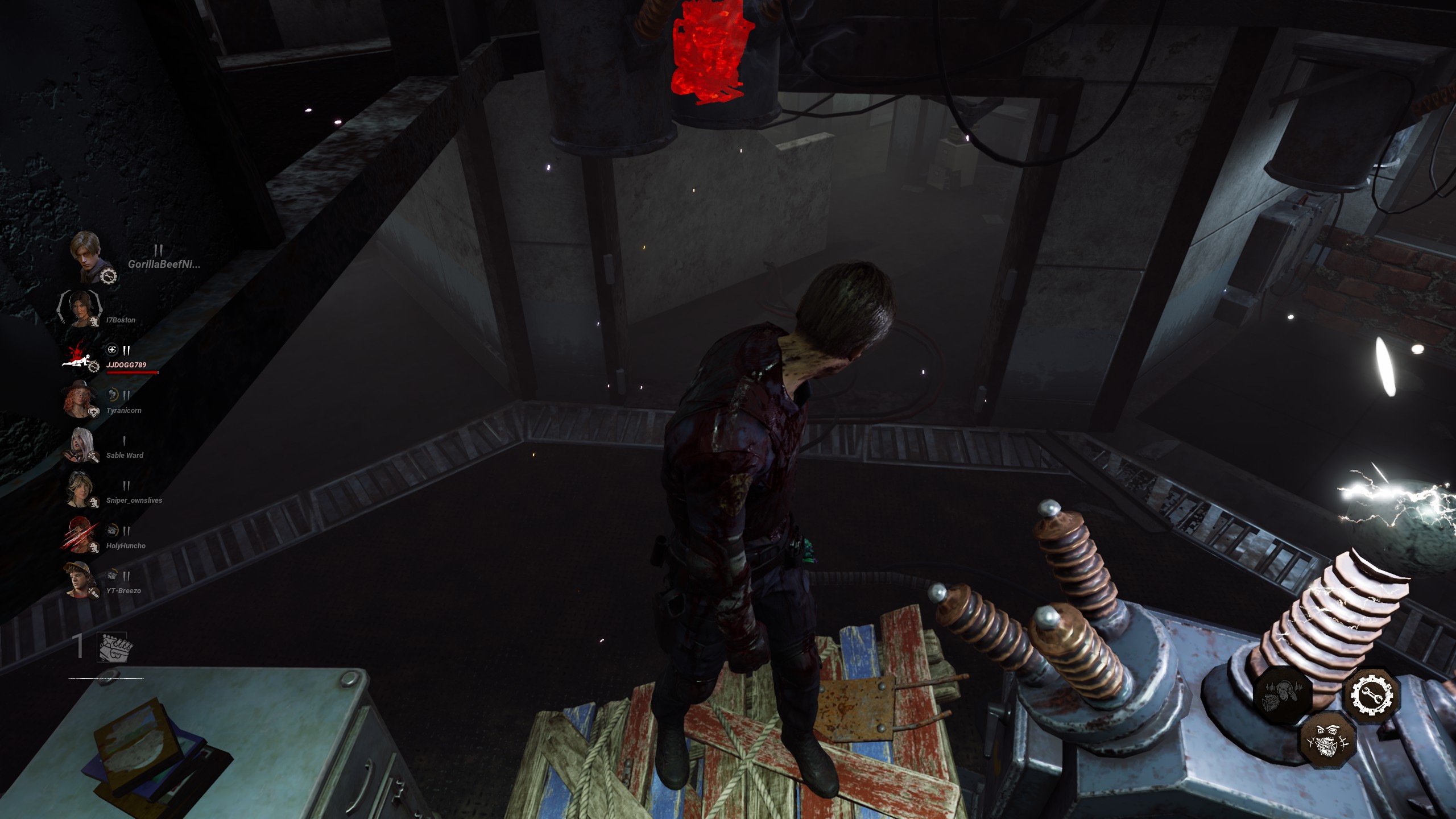This screenshot has width=1456, height=819.
Task: Select the glove item slot
Action: click(112, 647)
